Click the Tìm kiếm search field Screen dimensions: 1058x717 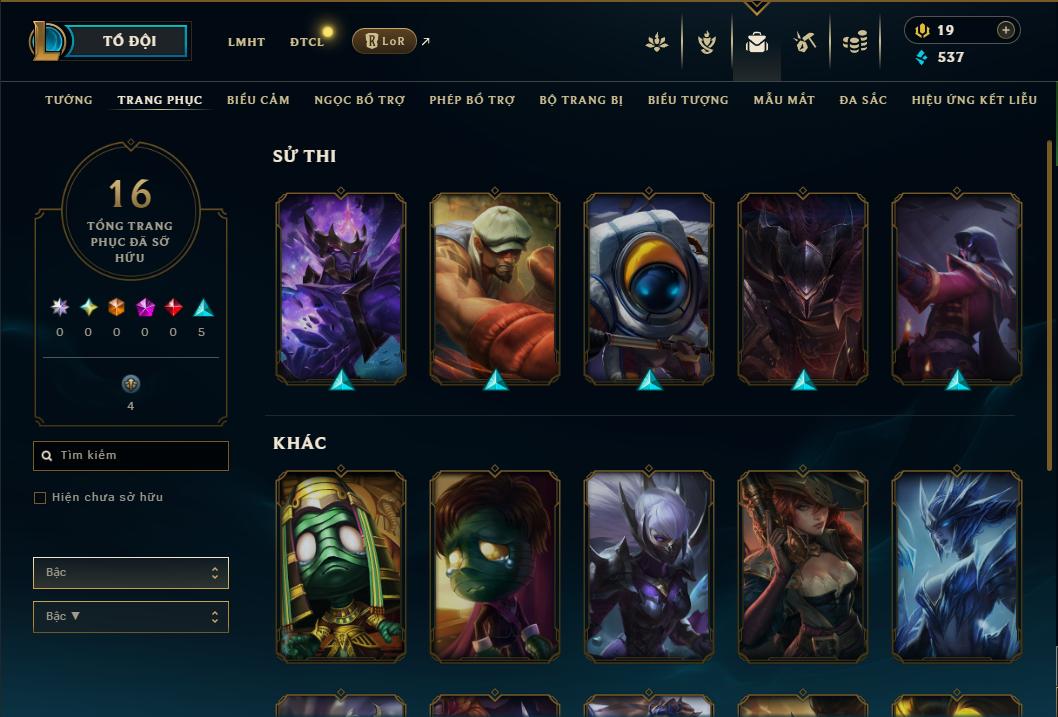(x=131, y=456)
